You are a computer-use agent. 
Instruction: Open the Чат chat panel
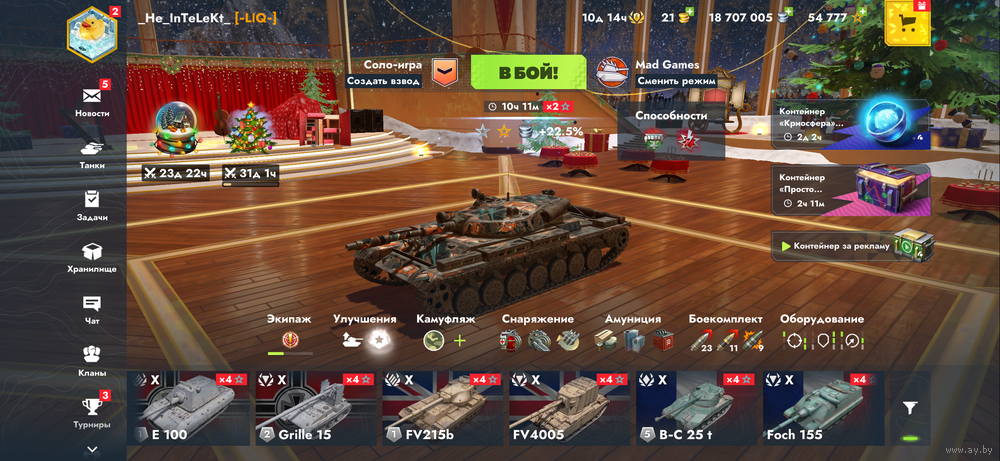tap(92, 308)
